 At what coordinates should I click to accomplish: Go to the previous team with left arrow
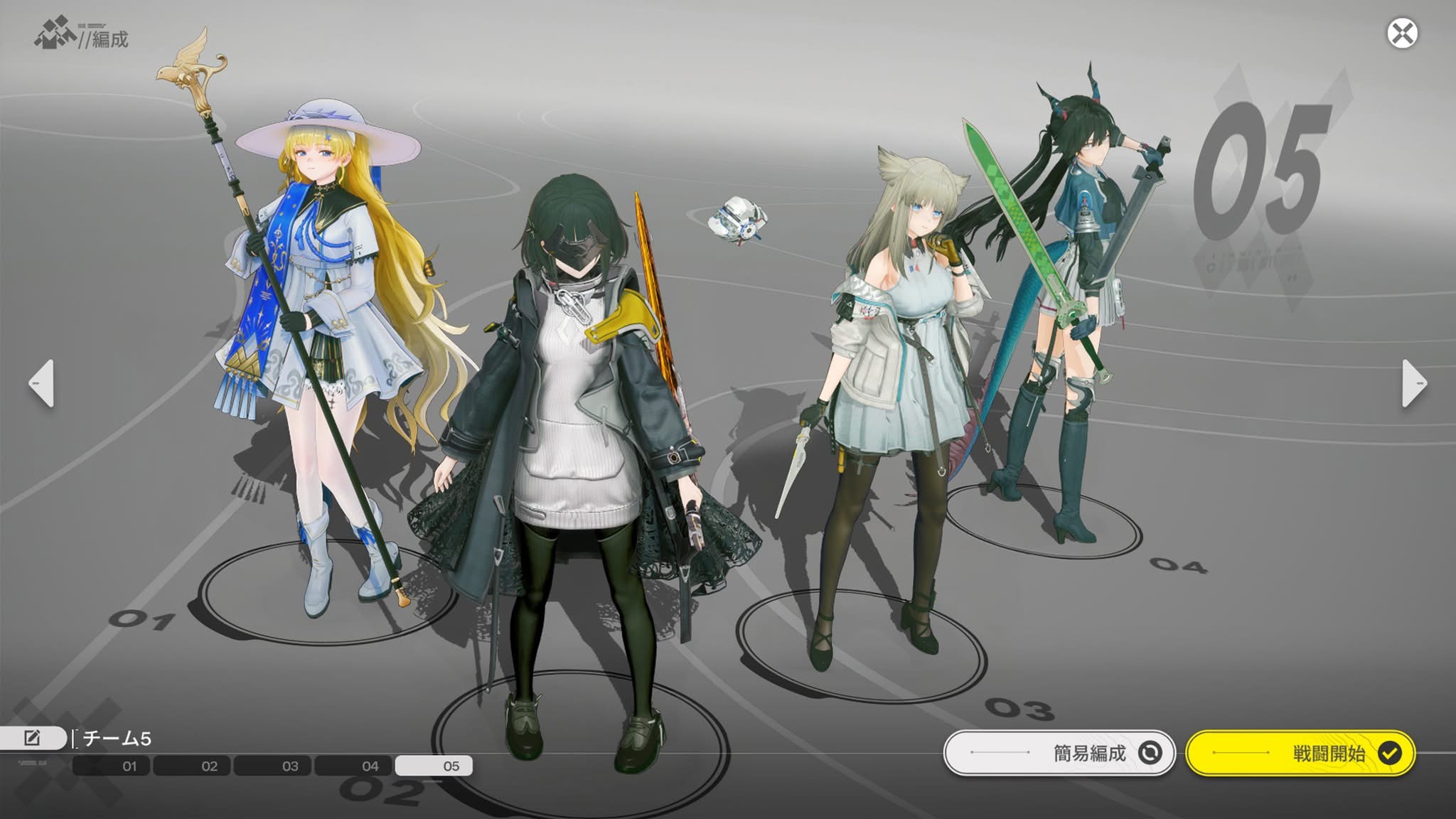click(42, 383)
